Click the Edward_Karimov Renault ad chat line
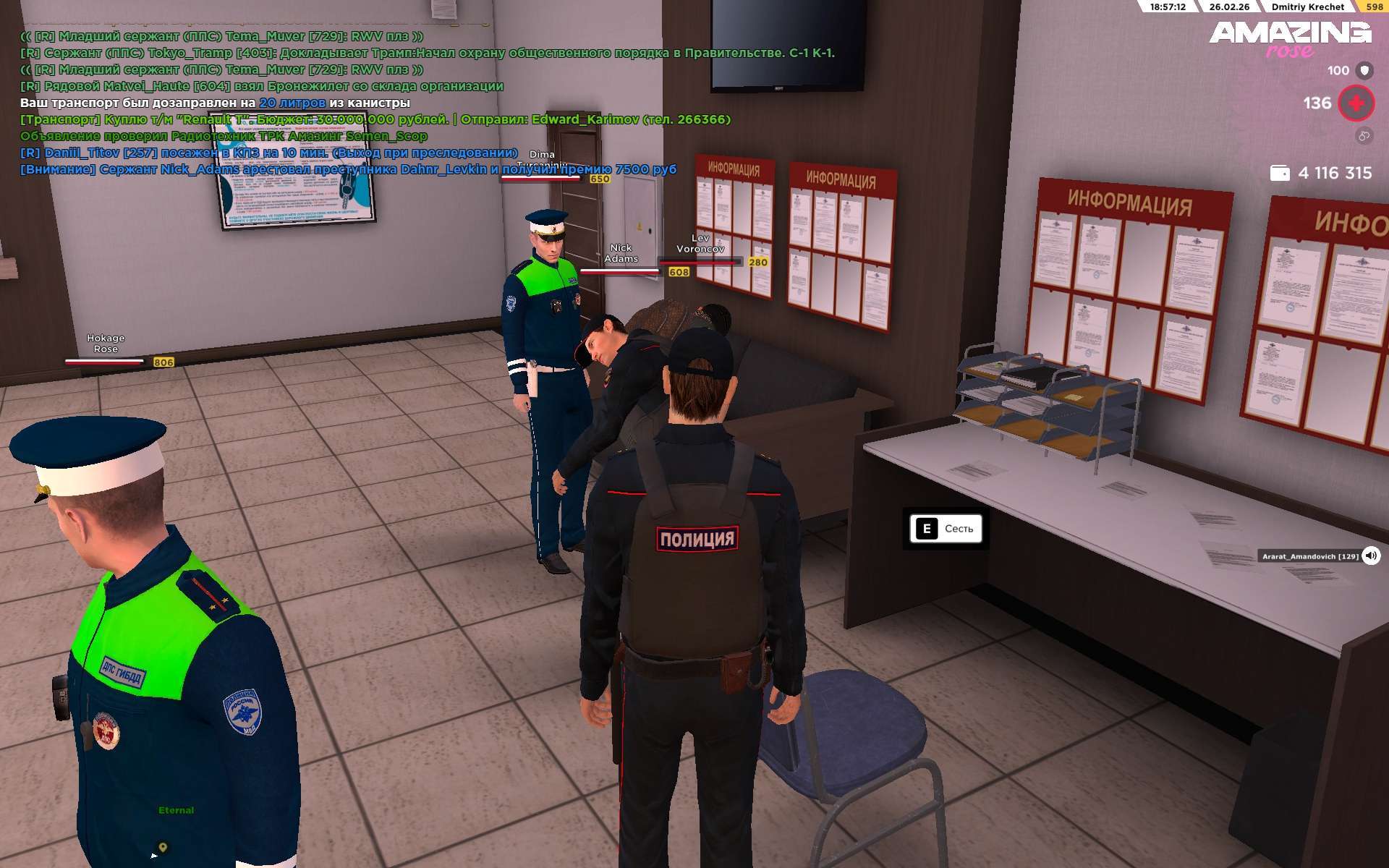Screen dimensions: 1389x868 (x=375, y=119)
